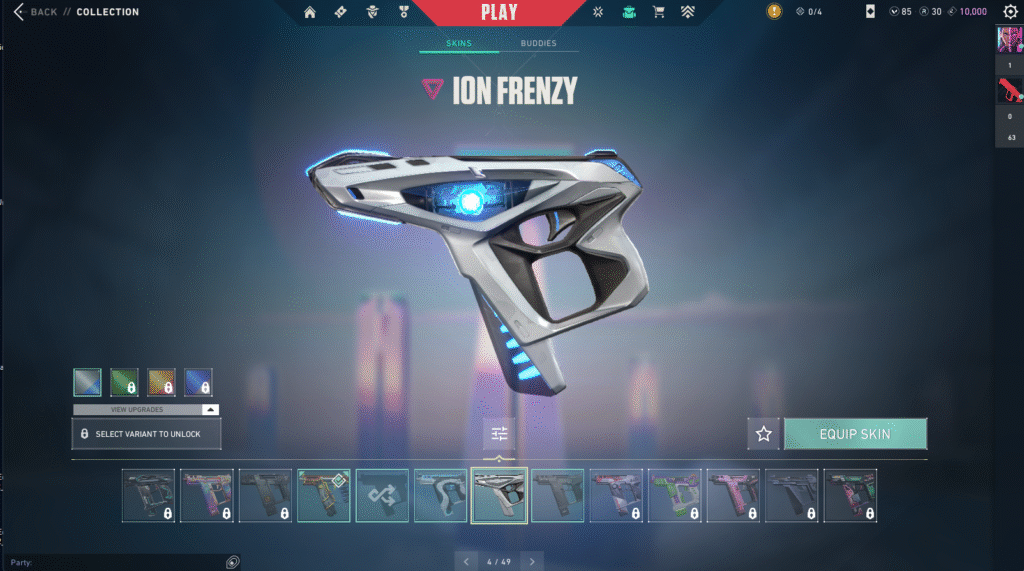Go back to the Collection screen
The width and height of the screenshot is (1024, 571).
point(36,12)
